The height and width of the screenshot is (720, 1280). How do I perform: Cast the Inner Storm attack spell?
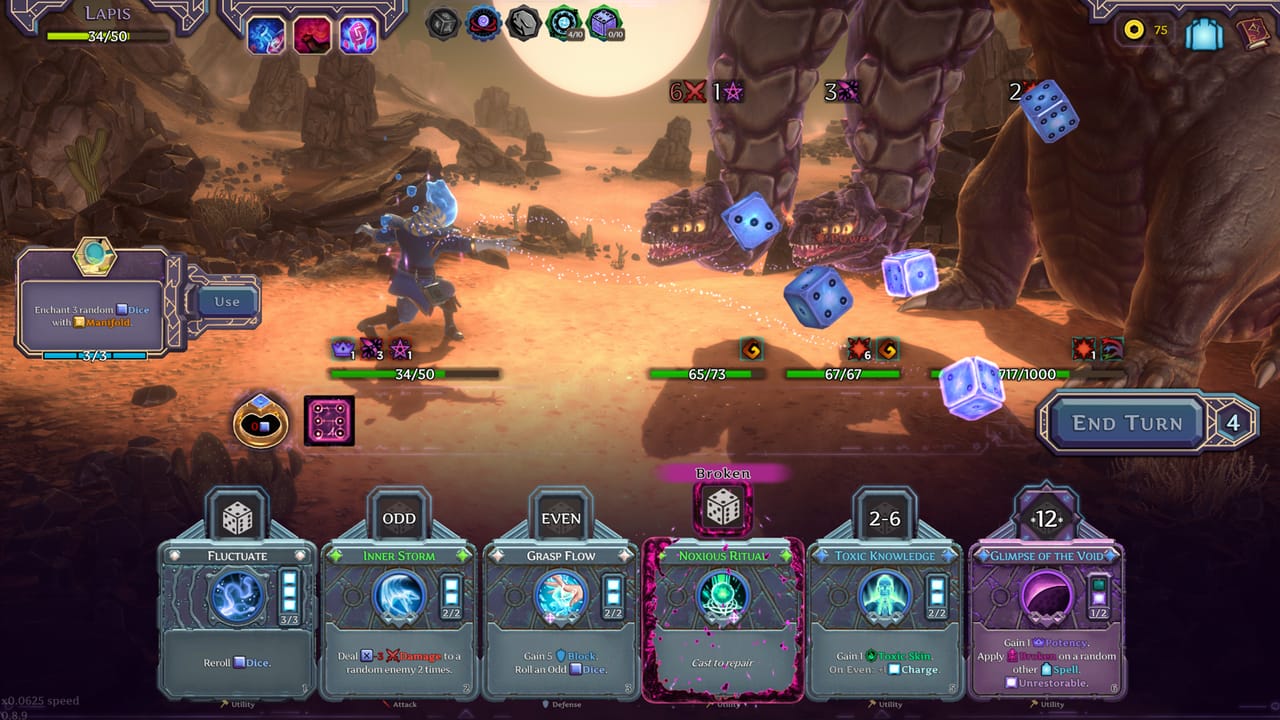(x=399, y=620)
